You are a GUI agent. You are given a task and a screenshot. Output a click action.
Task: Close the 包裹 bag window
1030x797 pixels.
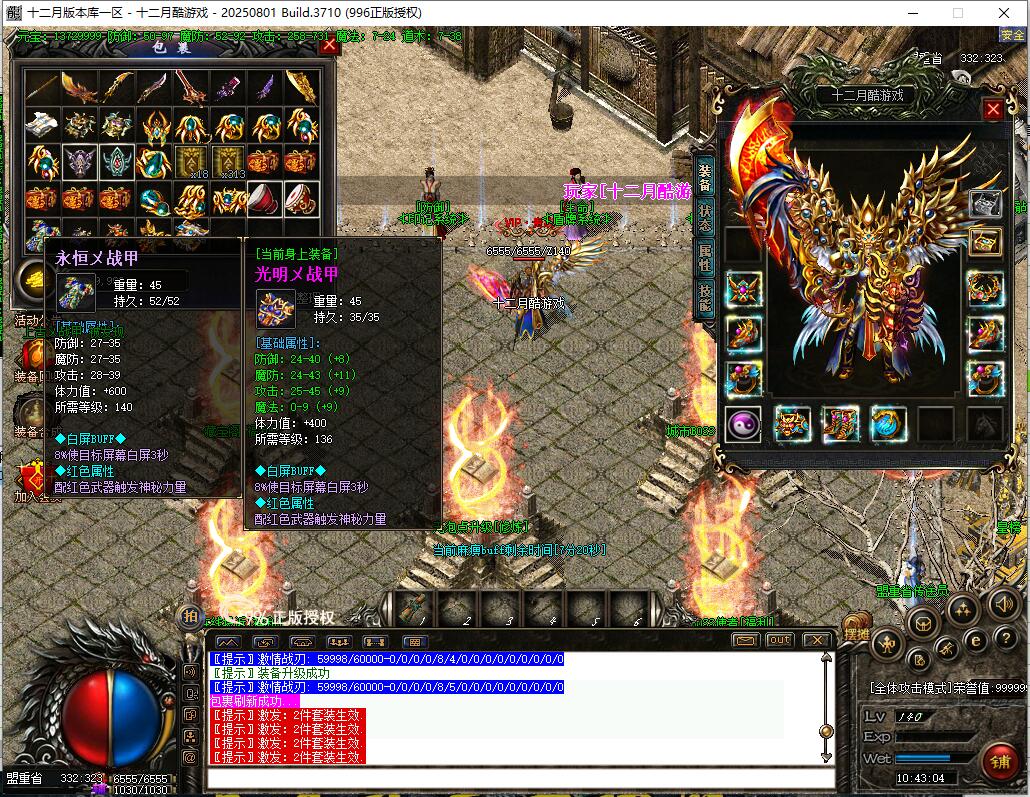[x=328, y=45]
